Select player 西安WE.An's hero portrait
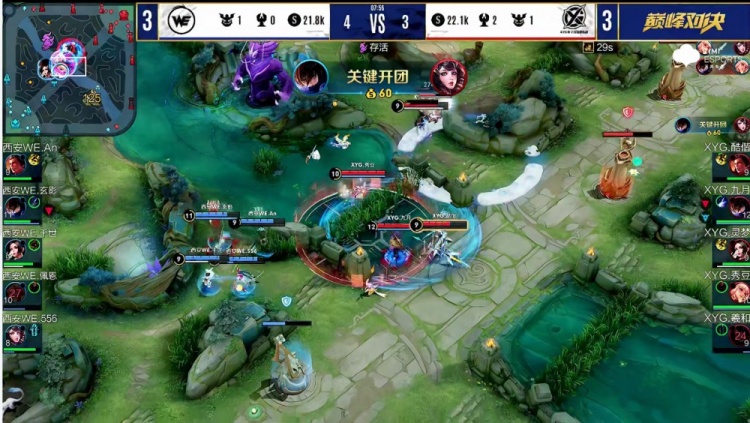This screenshot has height=423, width=750. tap(16, 166)
